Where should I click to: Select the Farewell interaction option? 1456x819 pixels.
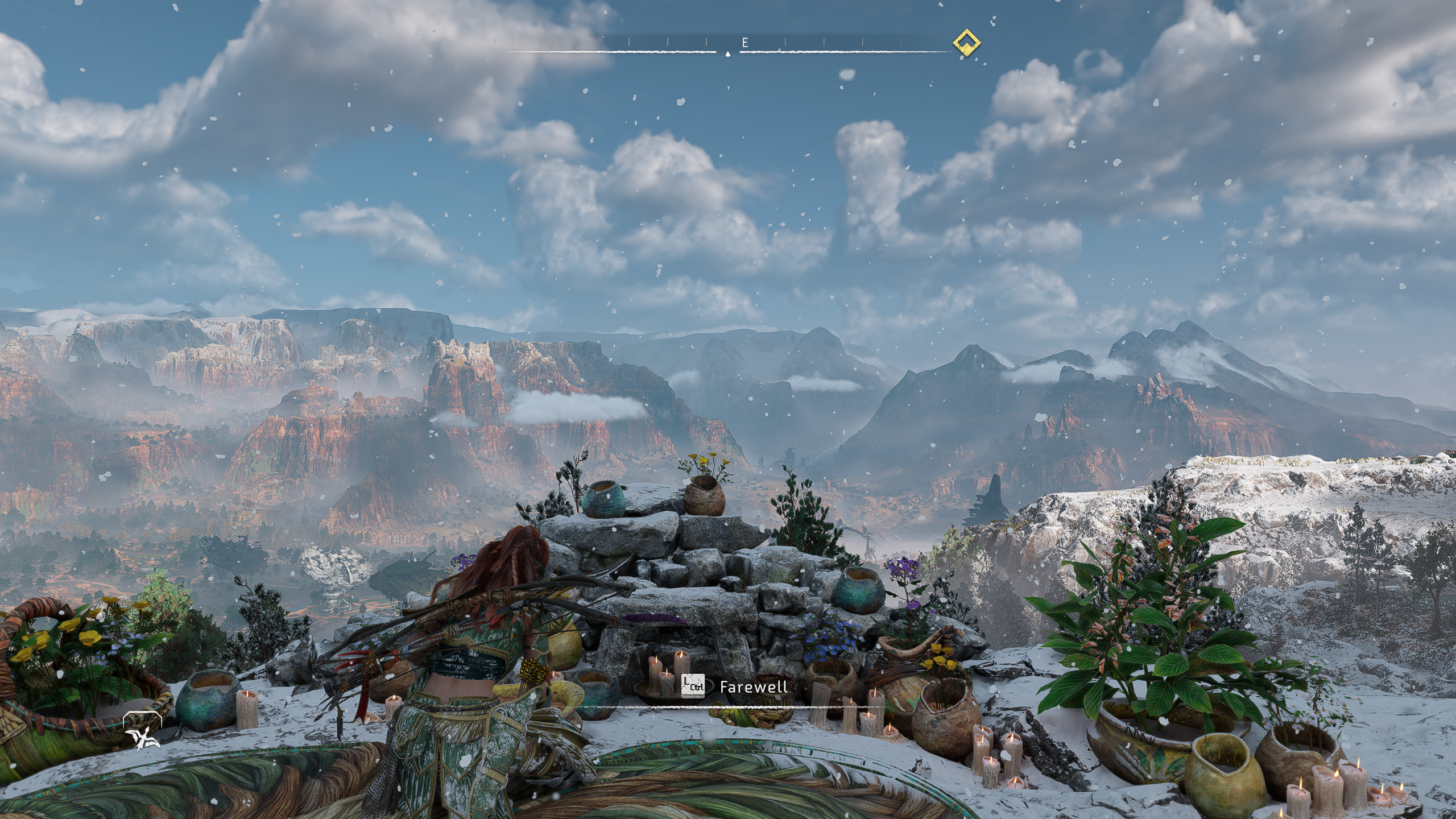click(x=753, y=686)
